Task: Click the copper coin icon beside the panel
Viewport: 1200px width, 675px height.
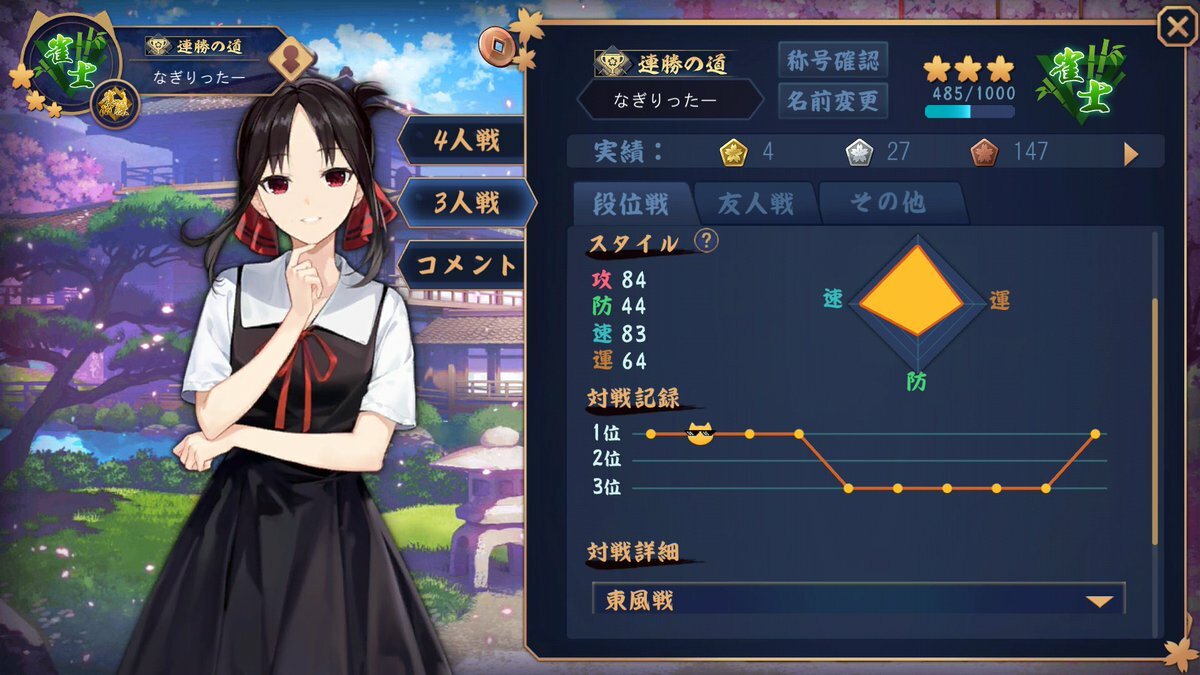Action: point(495,43)
